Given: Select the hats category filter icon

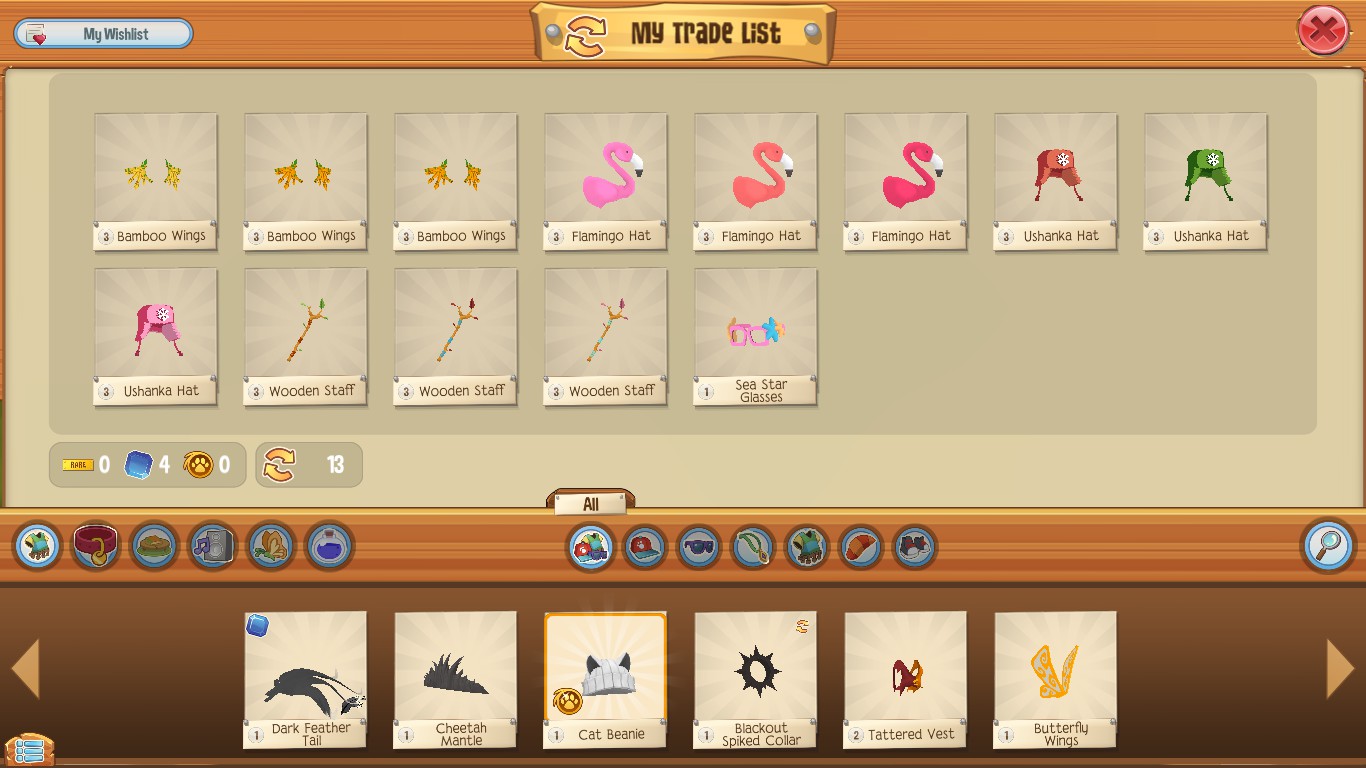Looking at the screenshot, I should point(644,546).
